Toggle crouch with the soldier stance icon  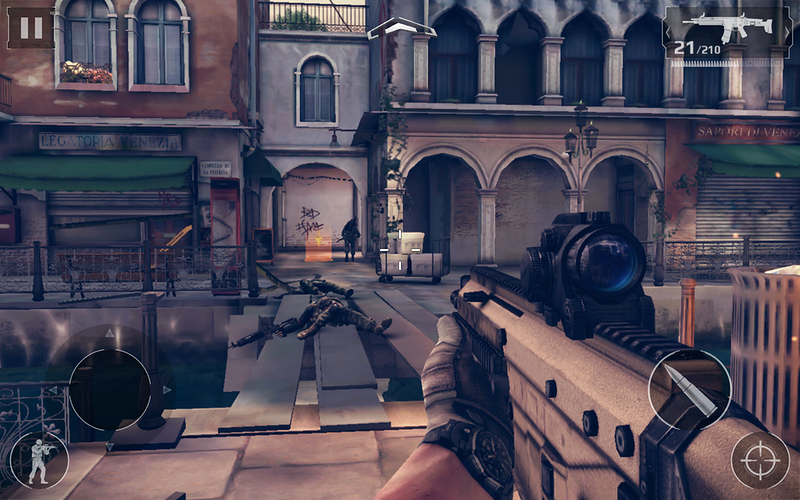pyautogui.click(x=39, y=459)
